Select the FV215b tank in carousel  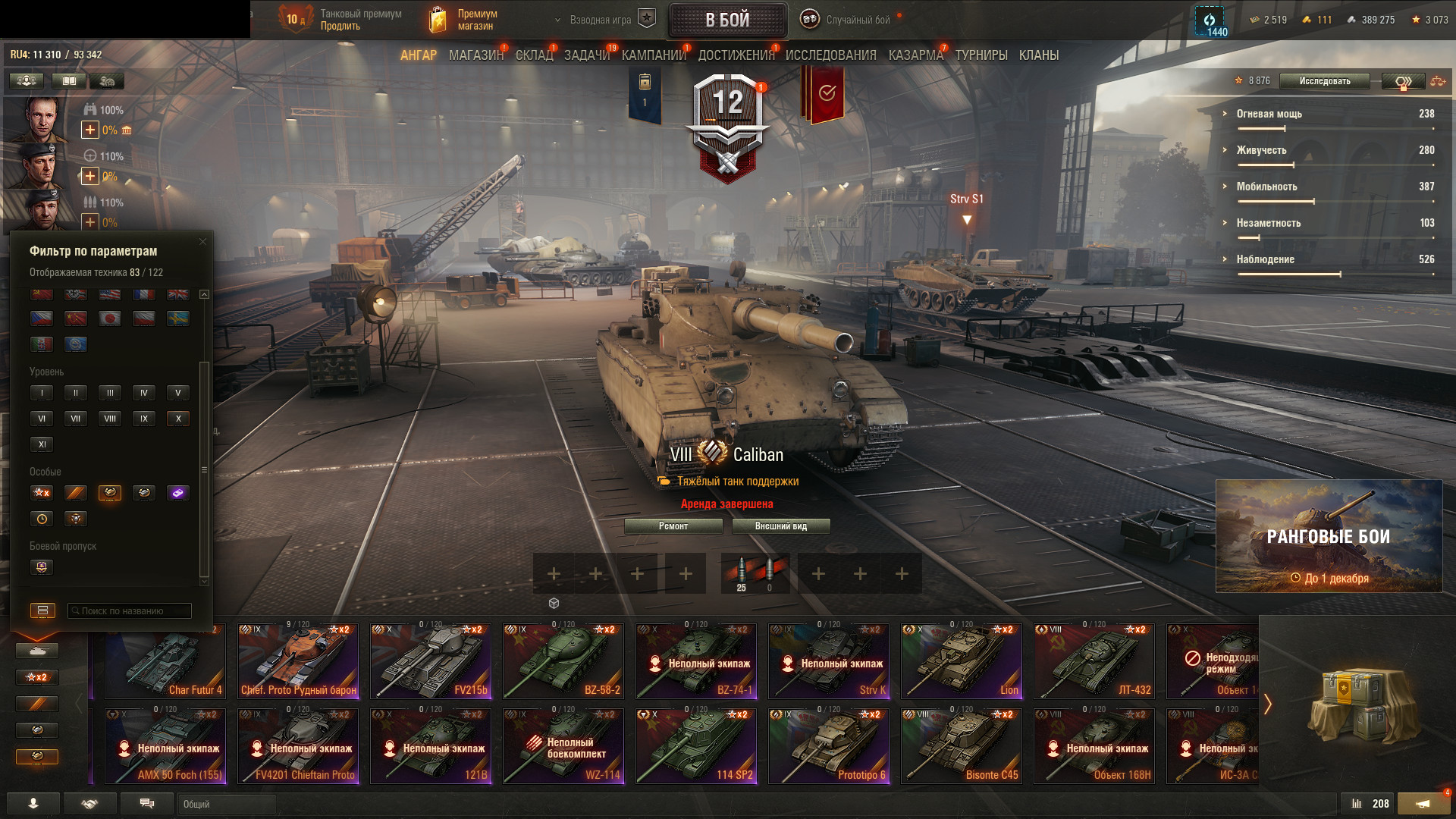tap(431, 661)
